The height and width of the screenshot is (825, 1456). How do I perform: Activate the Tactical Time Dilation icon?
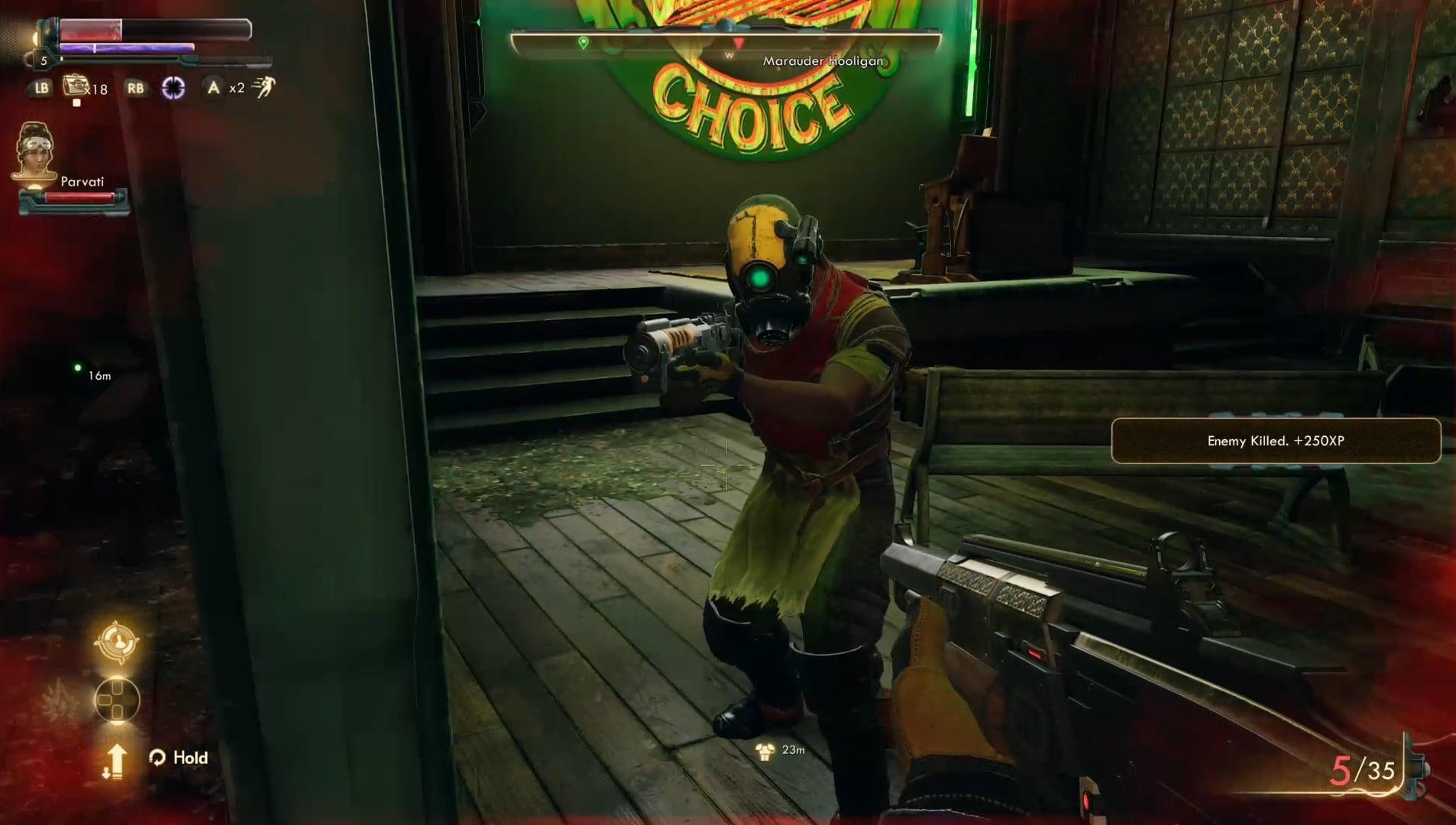tap(173, 89)
